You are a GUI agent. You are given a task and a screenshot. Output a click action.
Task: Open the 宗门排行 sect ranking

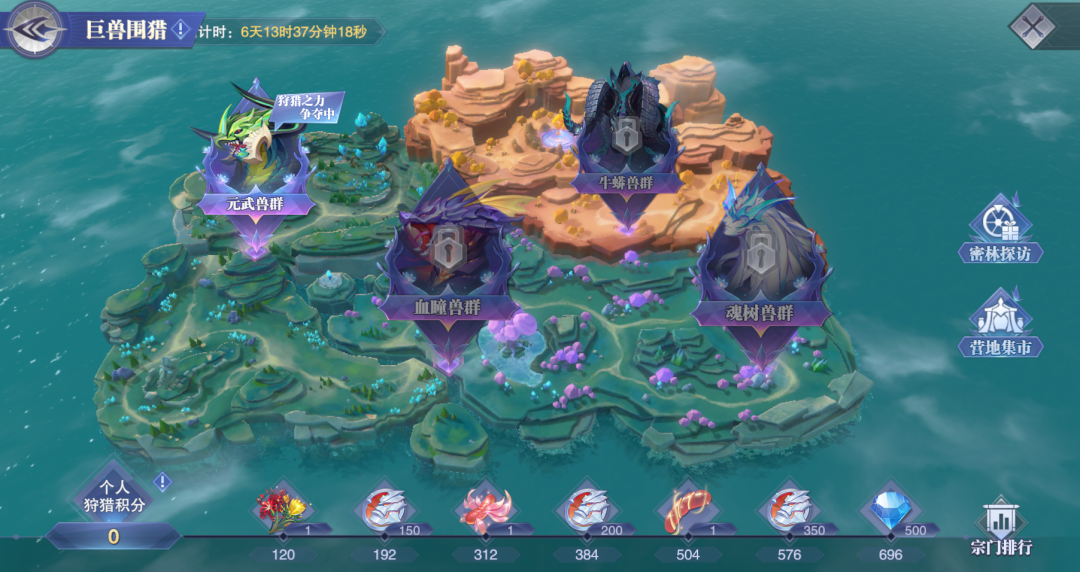point(1000,527)
